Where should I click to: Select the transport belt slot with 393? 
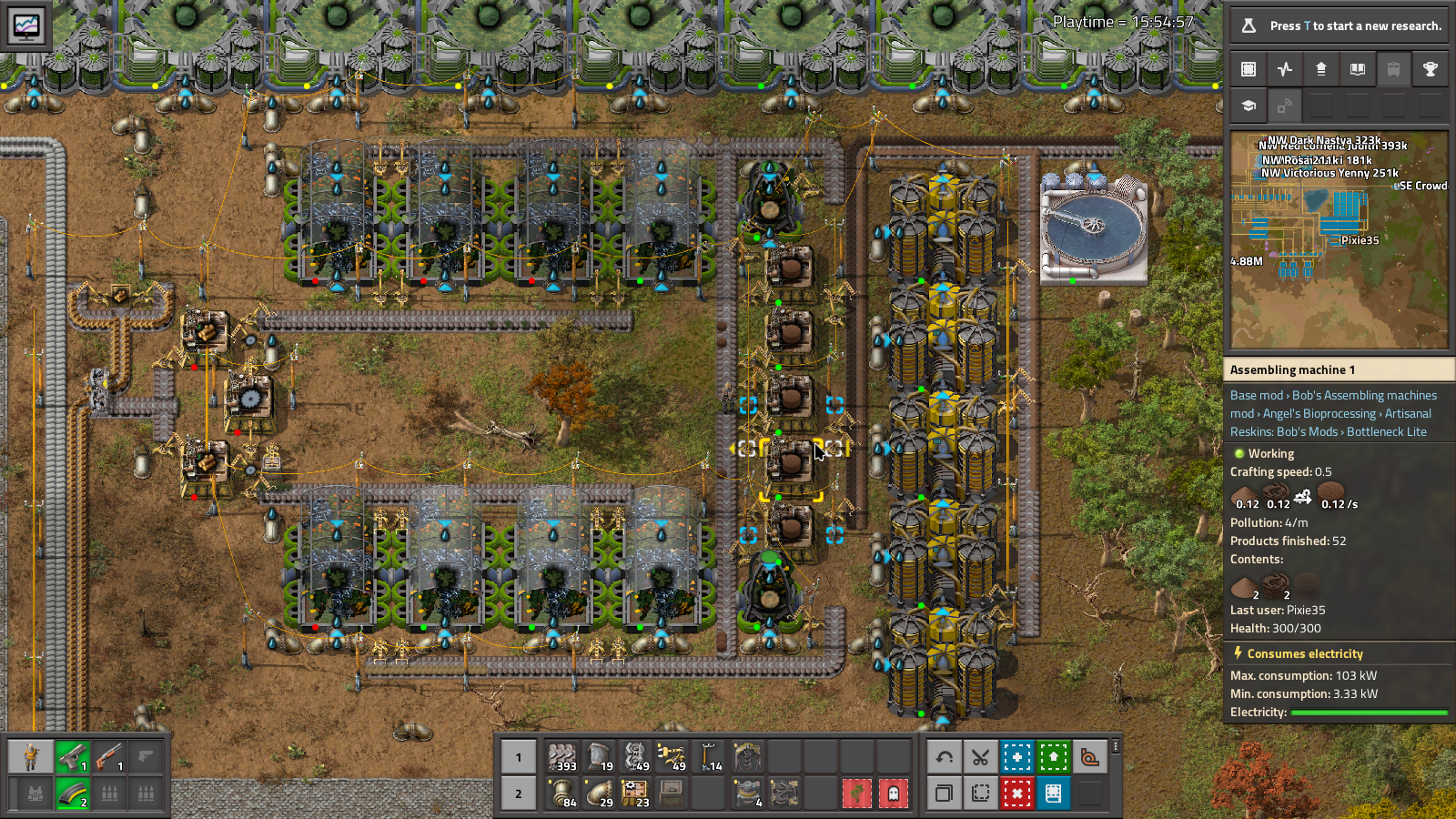[x=562, y=757]
